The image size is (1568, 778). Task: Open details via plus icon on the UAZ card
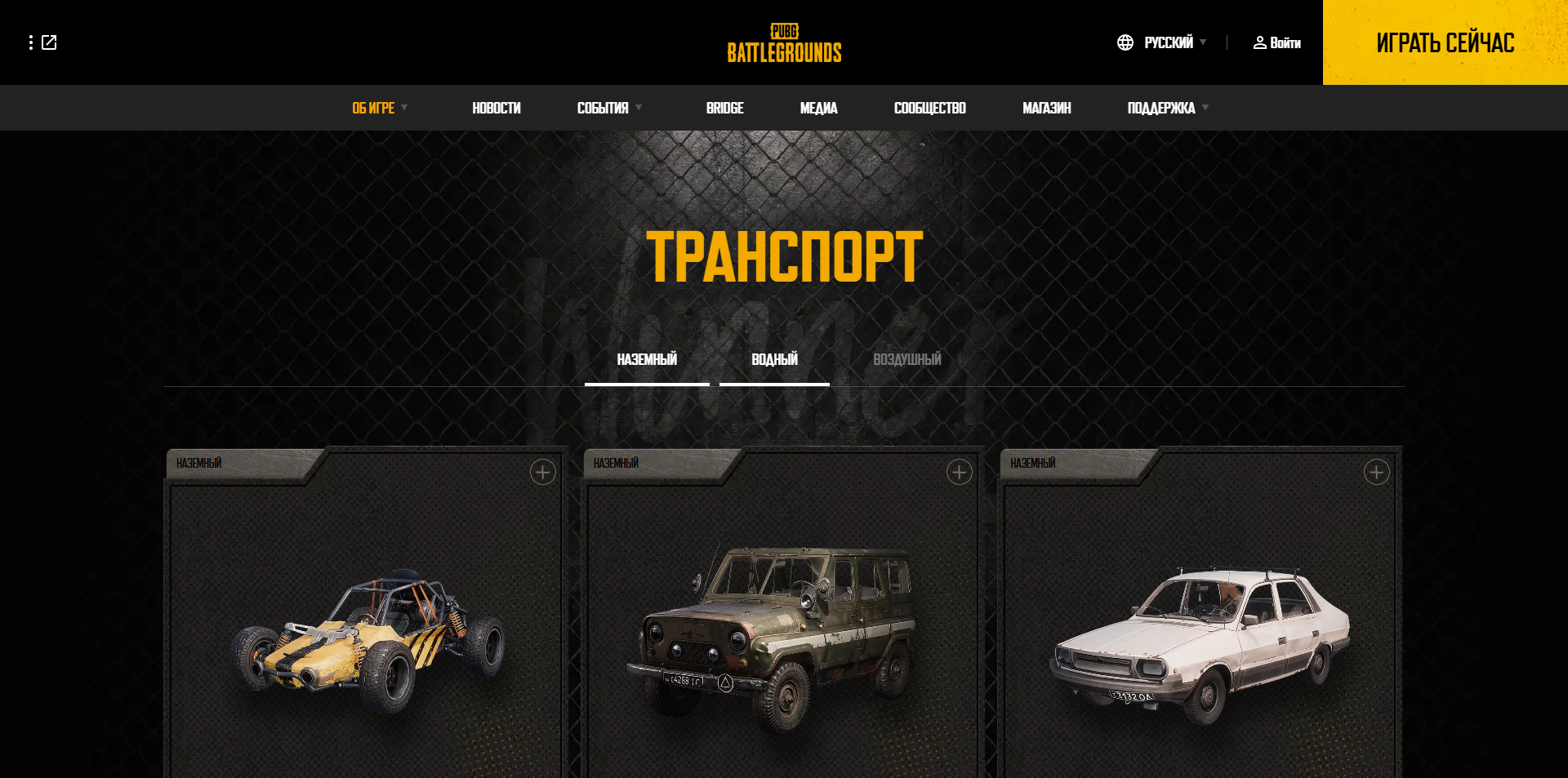coord(960,472)
